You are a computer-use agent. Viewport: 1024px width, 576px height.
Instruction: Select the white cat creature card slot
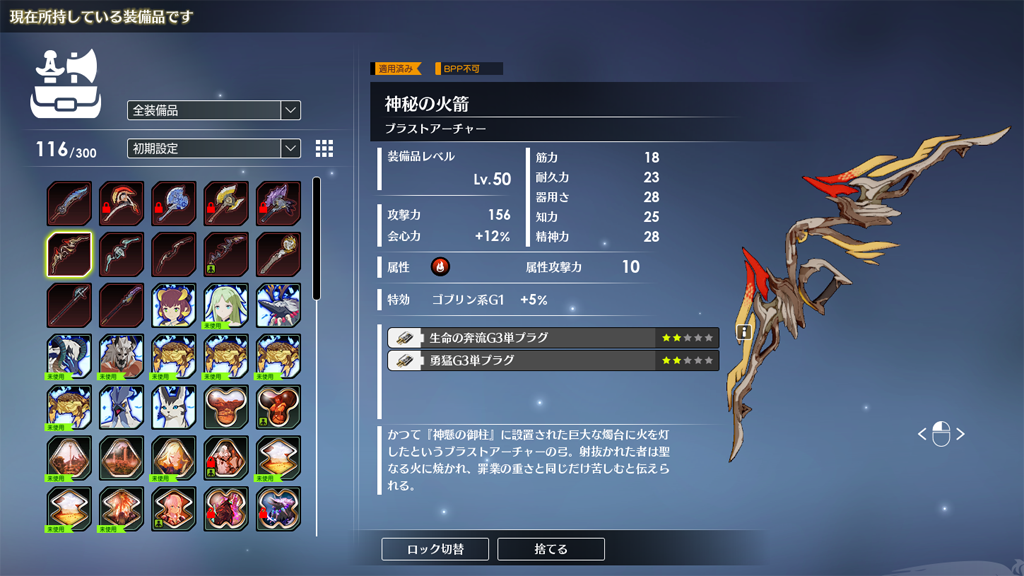[x=174, y=408]
